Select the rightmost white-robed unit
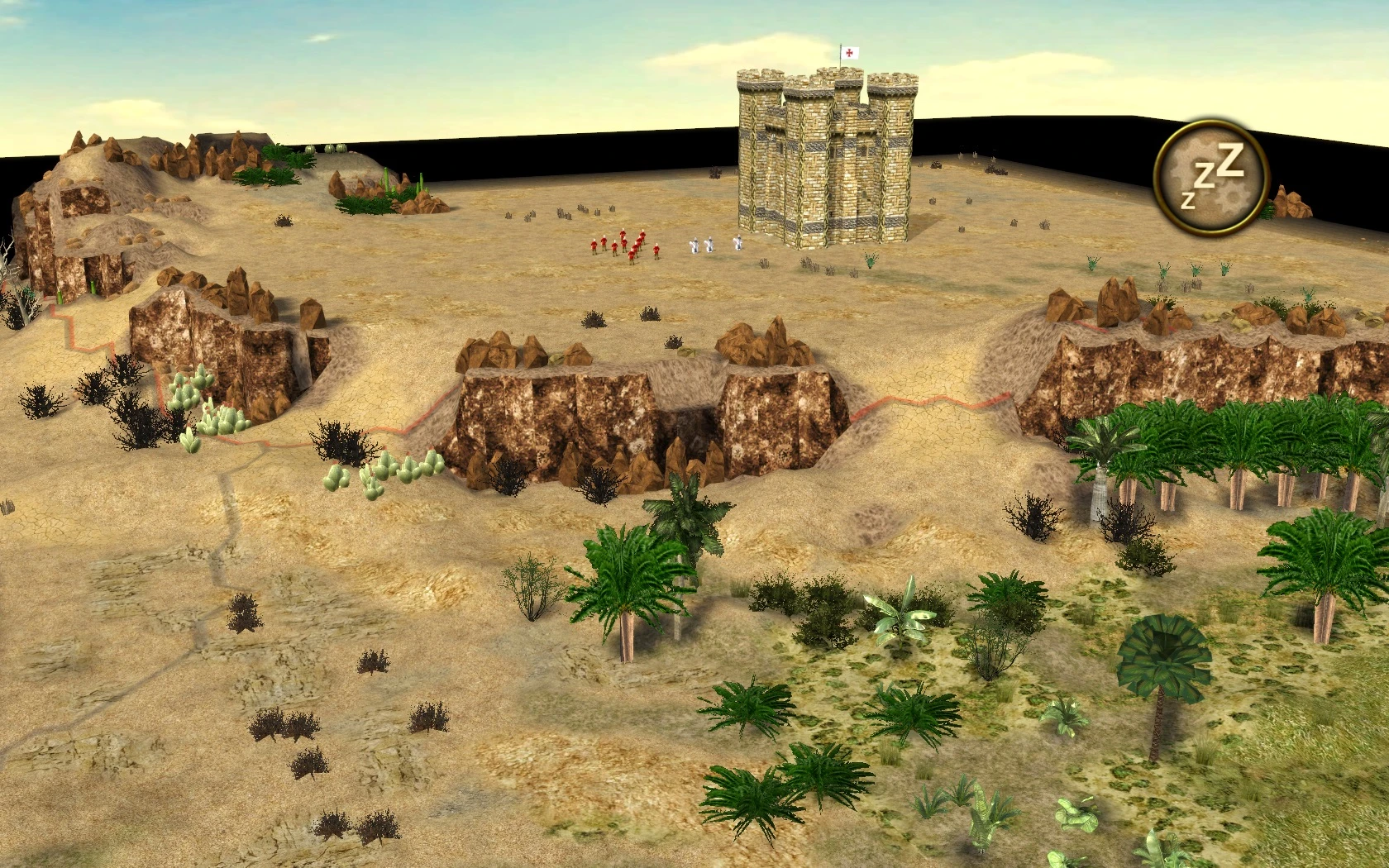 point(738,245)
